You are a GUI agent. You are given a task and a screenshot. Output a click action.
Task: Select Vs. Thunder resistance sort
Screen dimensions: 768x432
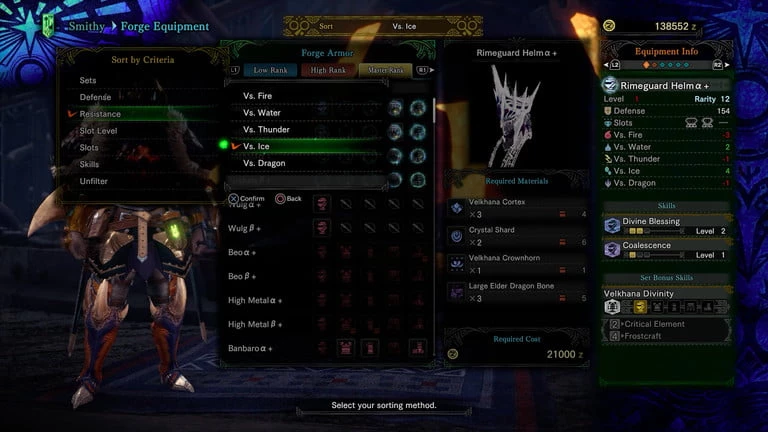(266, 129)
